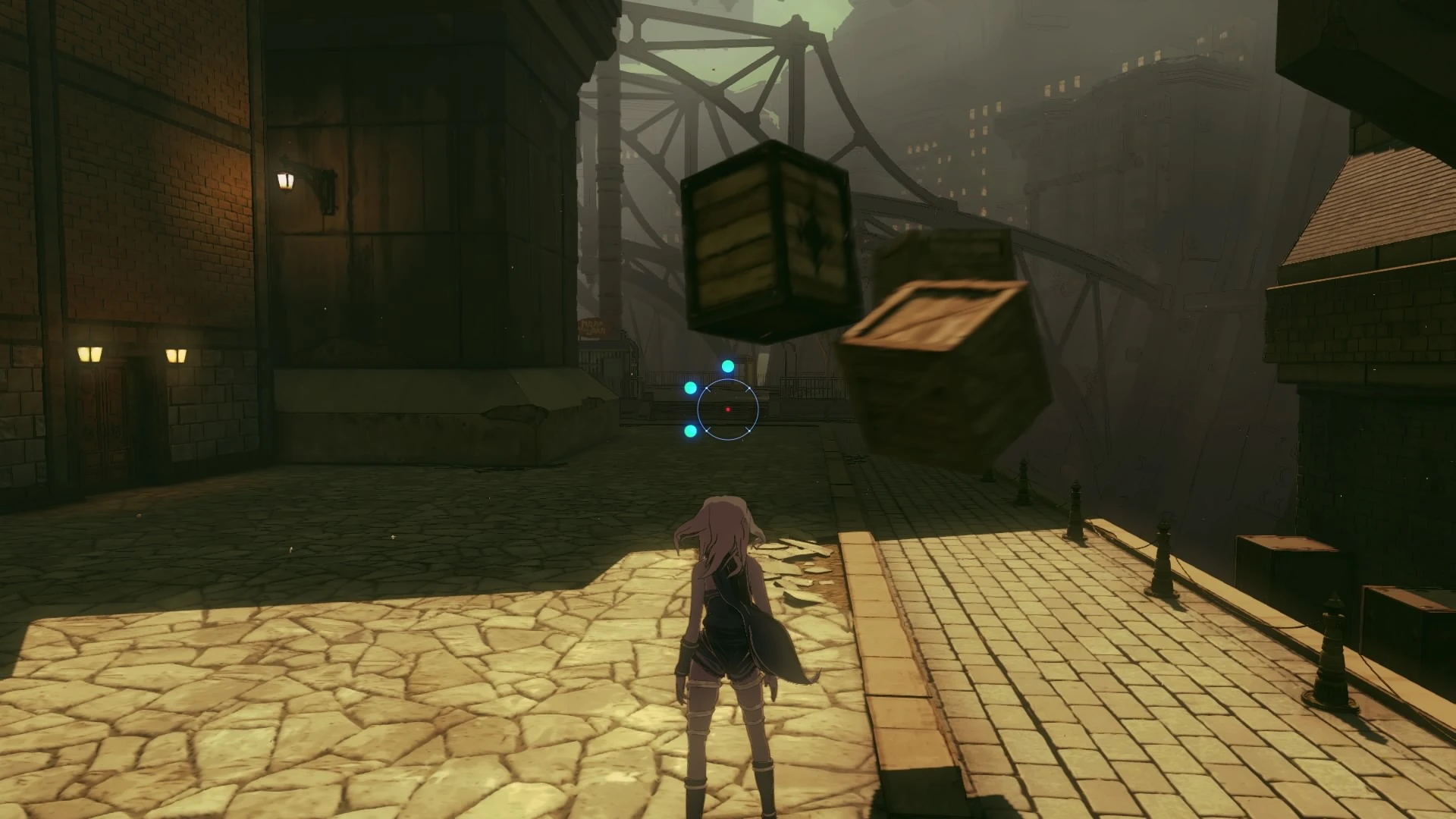Click the left cyan orb beside the reticle
The height and width of the screenshot is (819, 1456).
690,388
